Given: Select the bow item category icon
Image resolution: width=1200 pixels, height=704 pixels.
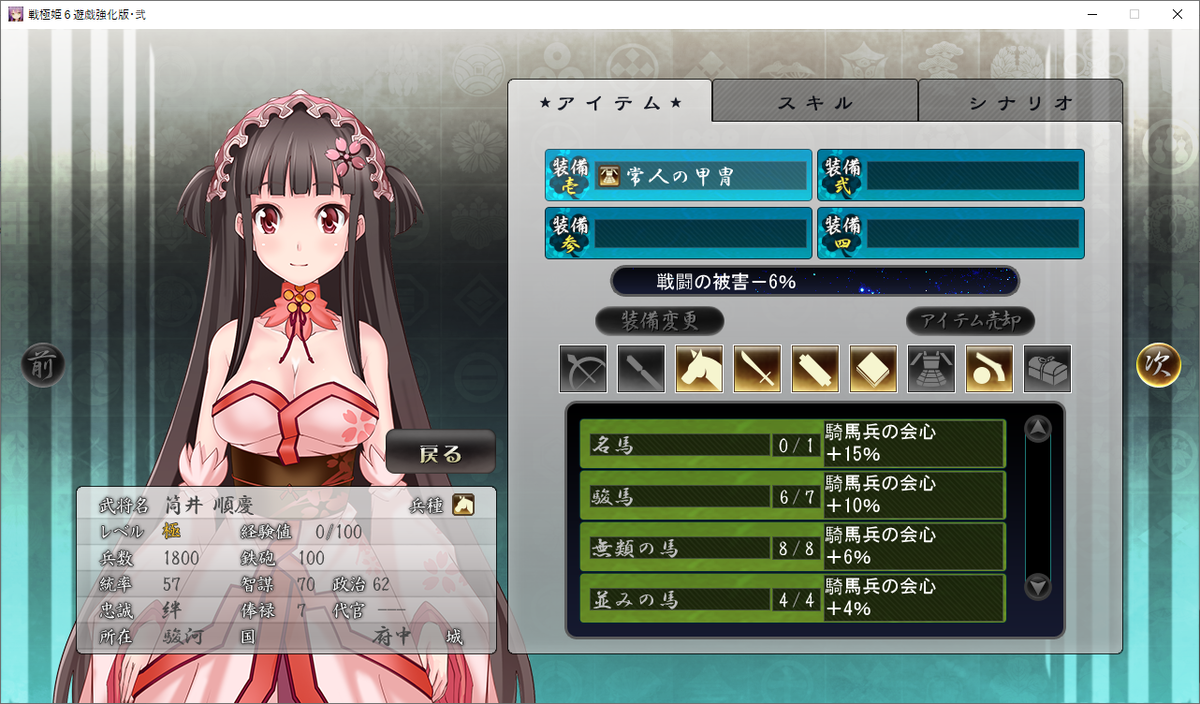Looking at the screenshot, I should [x=583, y=369].
